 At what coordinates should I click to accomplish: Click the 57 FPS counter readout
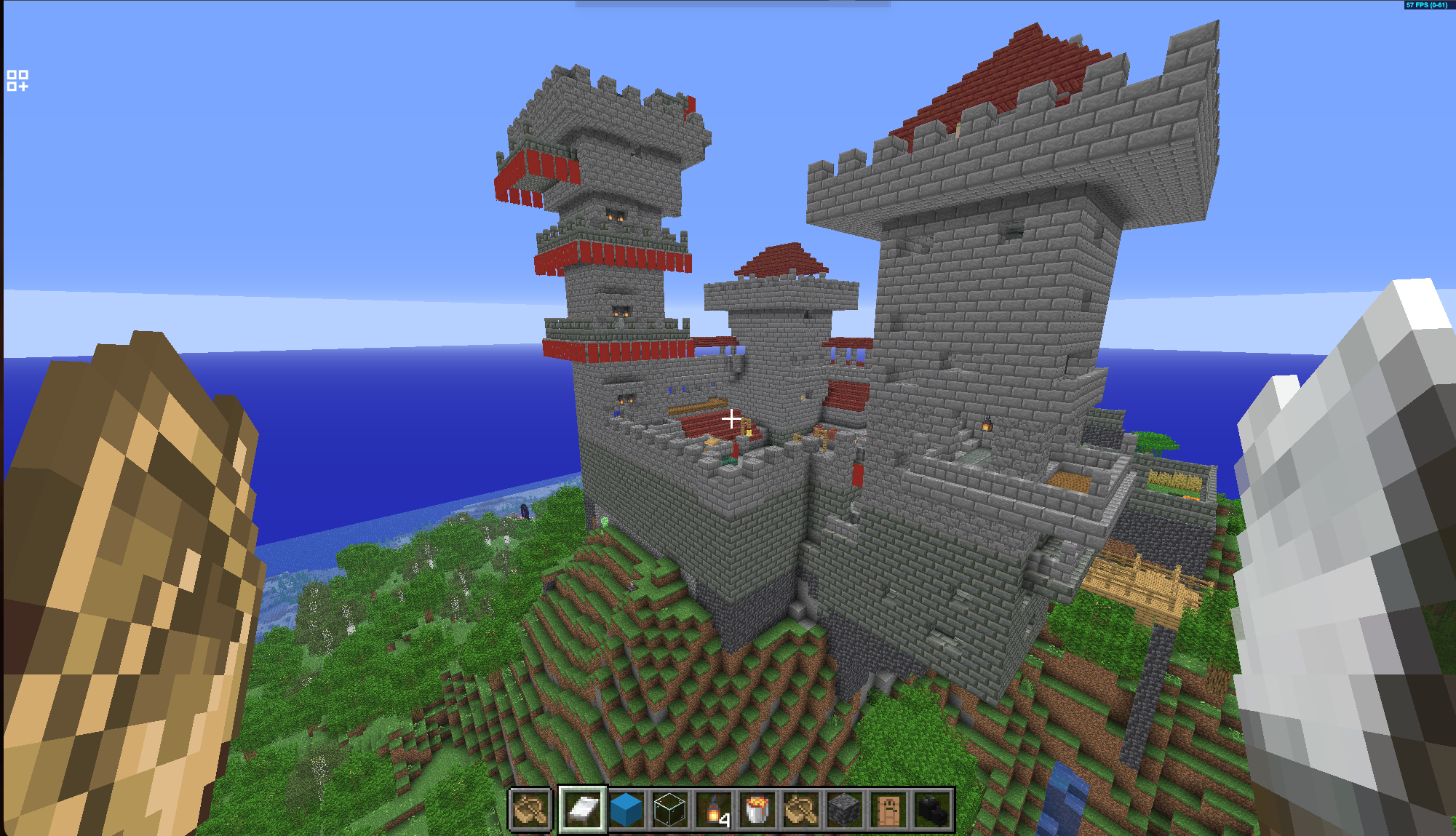click(1428, 4)
